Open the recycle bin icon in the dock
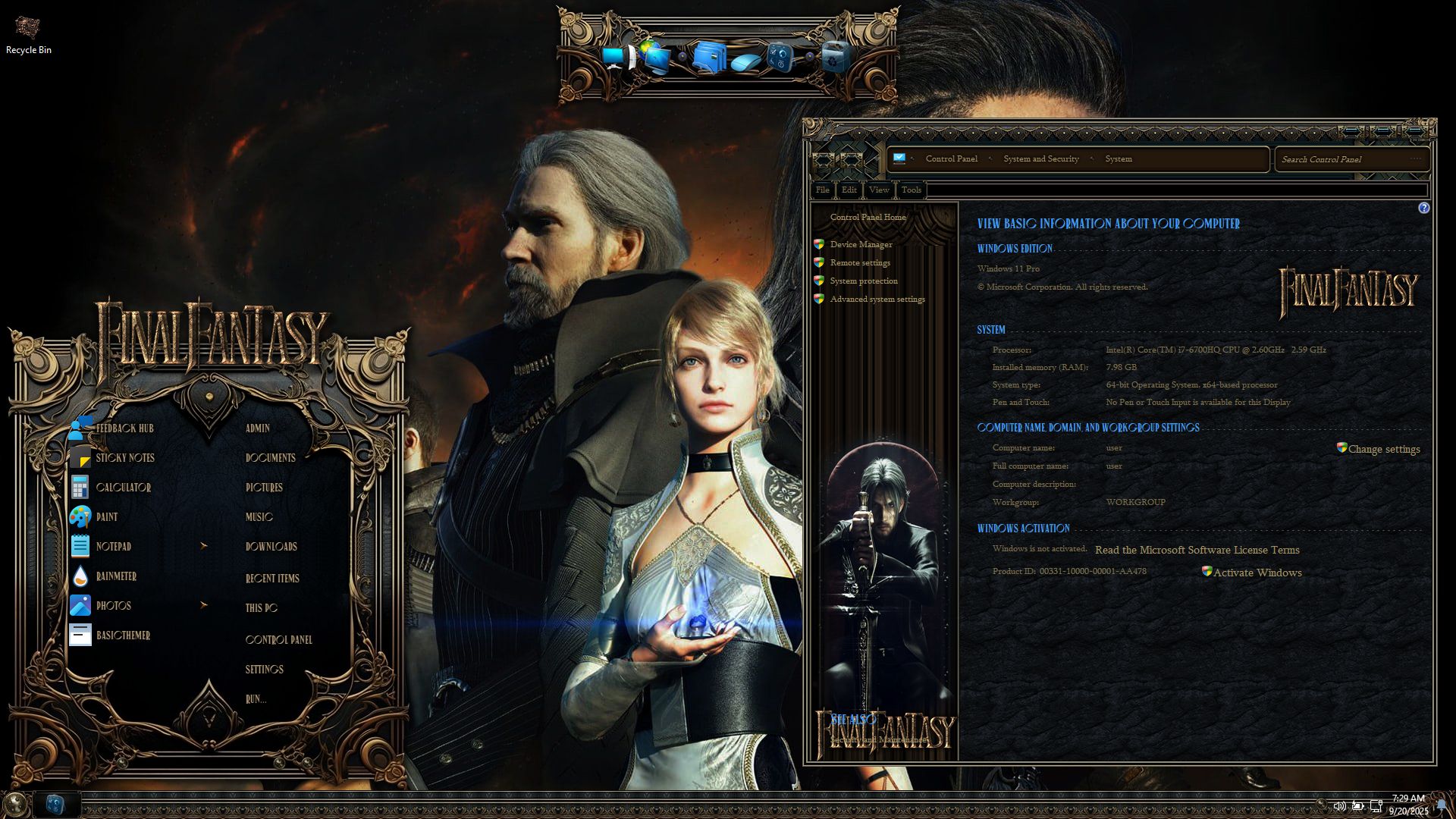The height and width of the screenshot is (819, 1456). tap(835, 57)
